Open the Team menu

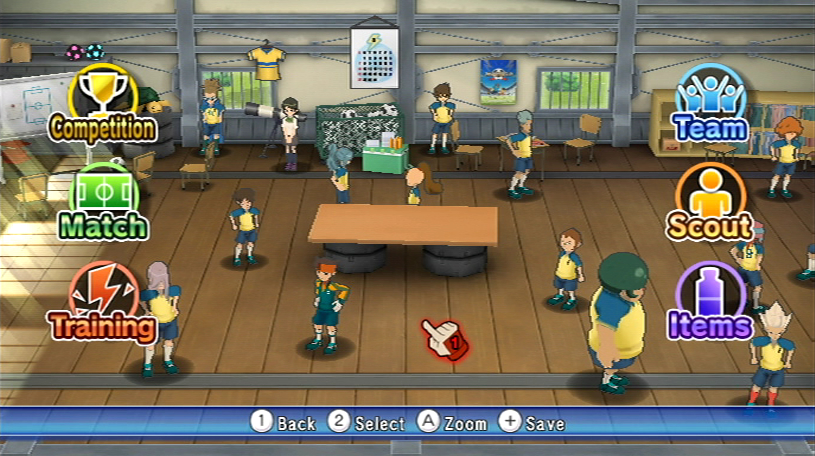[x=711, y=105]
